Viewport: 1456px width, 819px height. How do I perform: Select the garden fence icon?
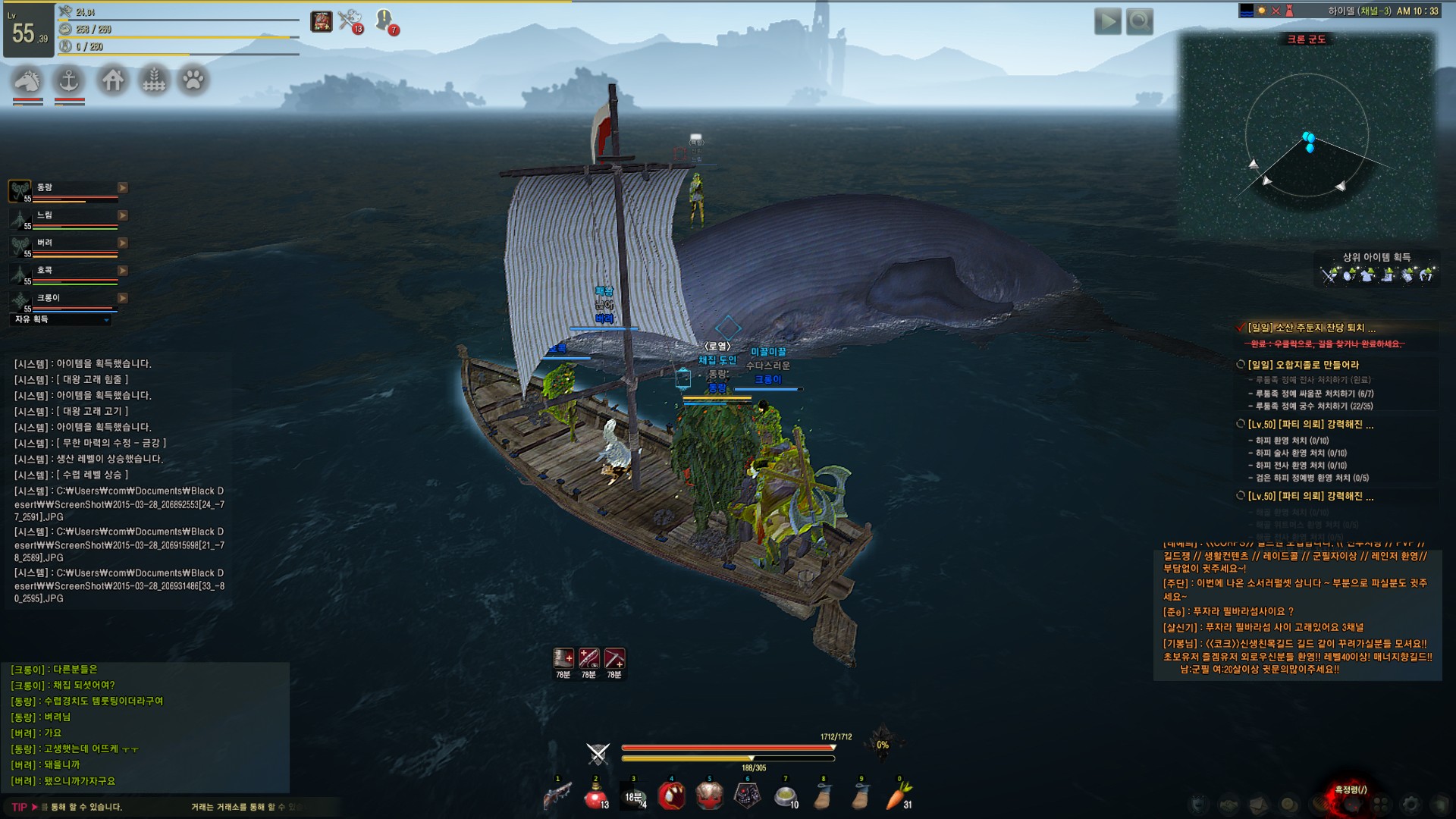154,80
